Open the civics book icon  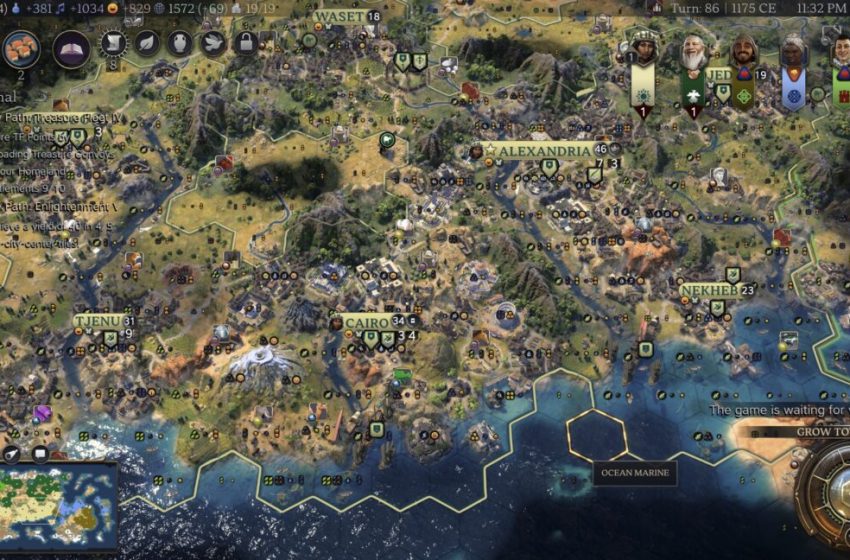71,49
